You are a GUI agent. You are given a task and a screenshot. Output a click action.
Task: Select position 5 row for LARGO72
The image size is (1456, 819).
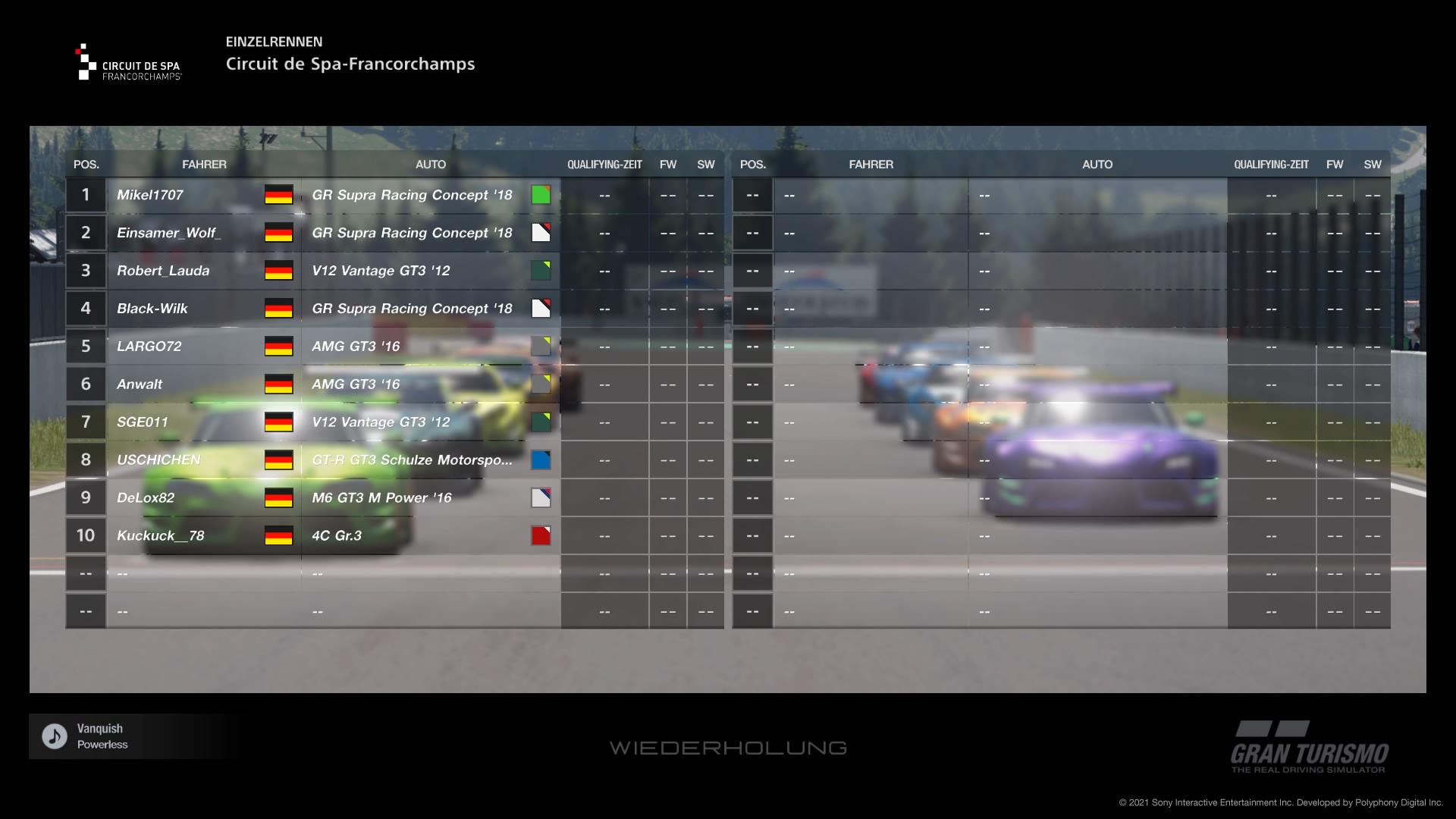tap(149, 346)
